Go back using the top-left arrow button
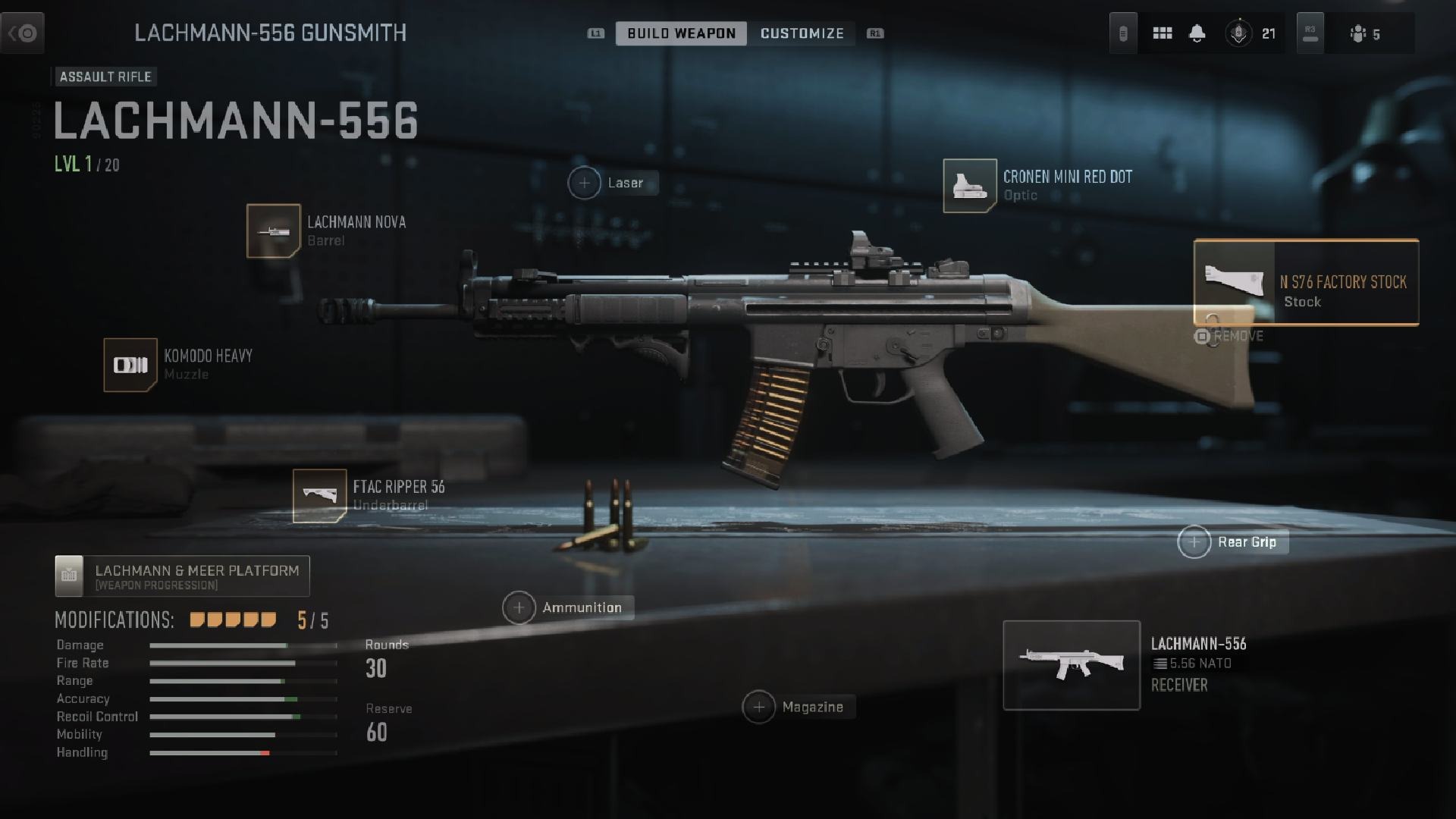The image size is (1456, 819). tap(23, 33)
